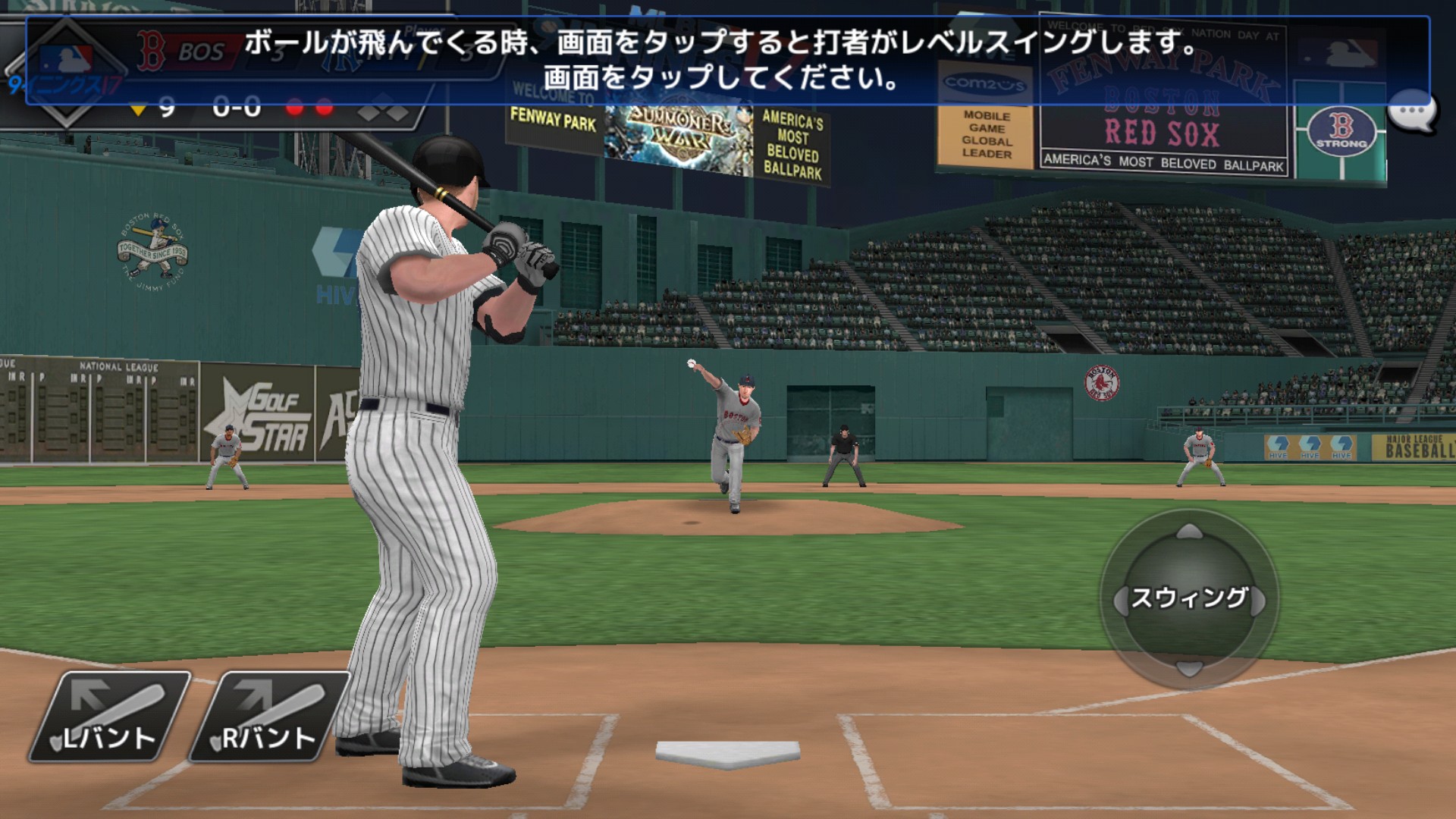This screenshot has height=819, width=1456.
Task: Dismiss the blue tutorial message banner
Action: point(726,60)
